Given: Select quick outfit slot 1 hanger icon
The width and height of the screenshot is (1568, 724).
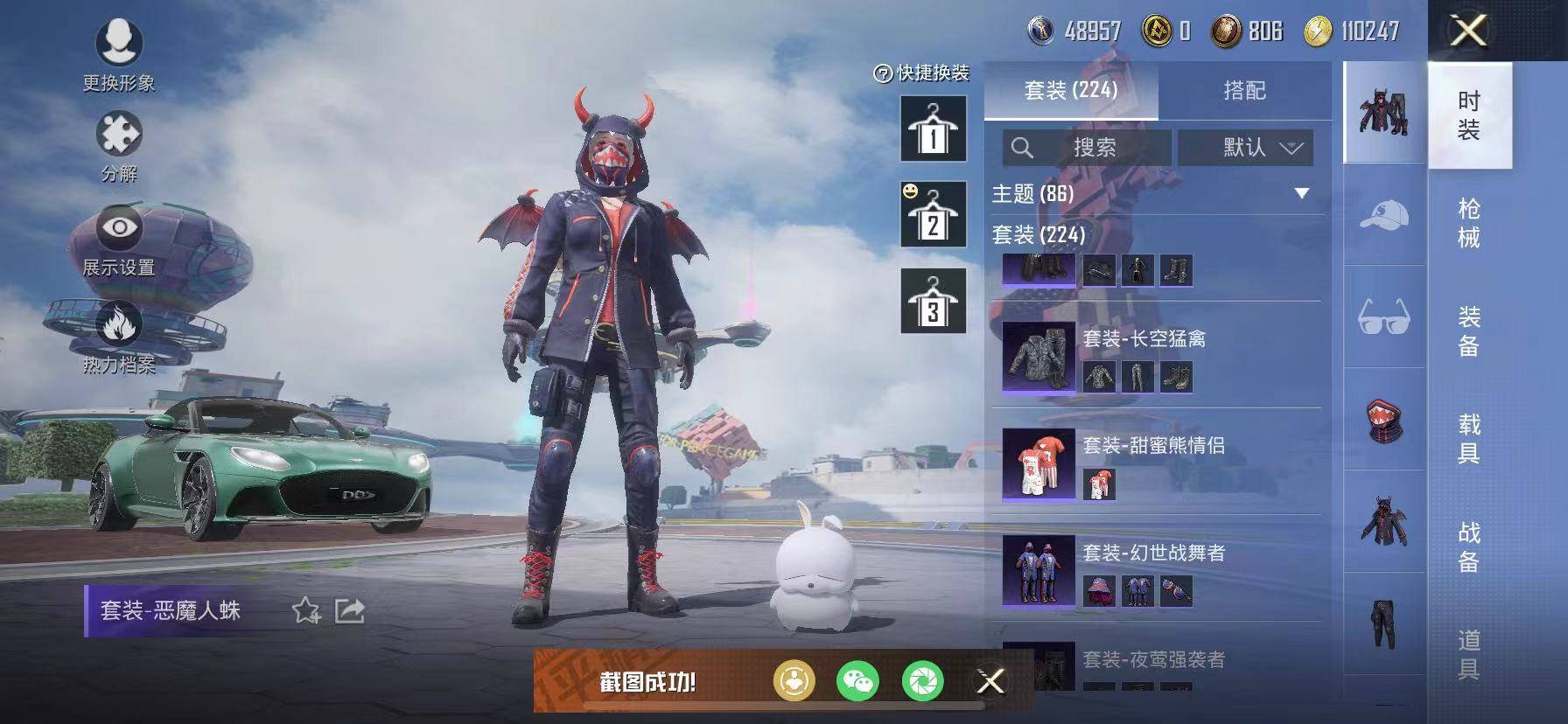Looking at the screenshot, I should coord(933,127).
